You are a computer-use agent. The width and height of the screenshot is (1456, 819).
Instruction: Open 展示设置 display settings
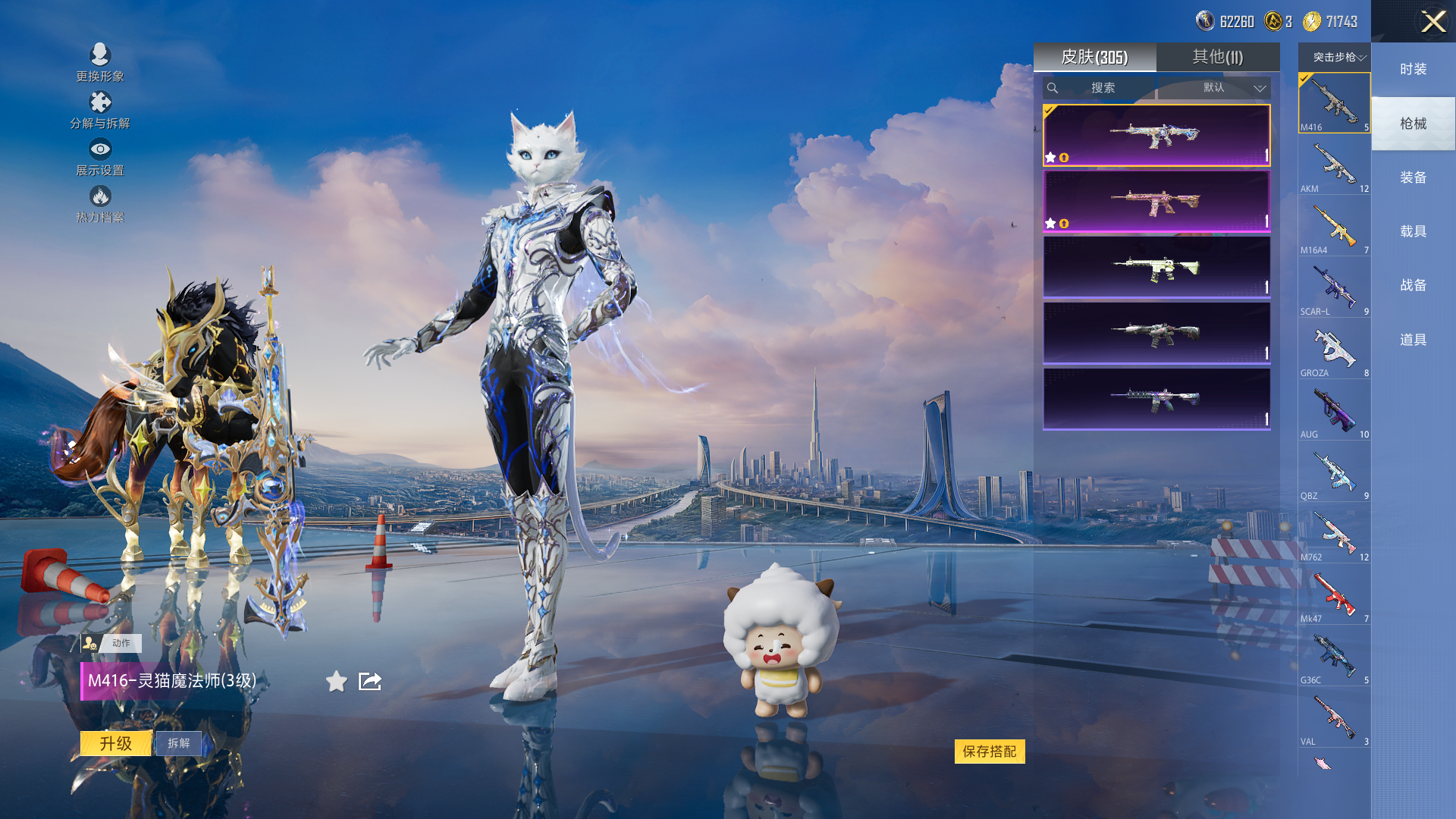(100, 157)
